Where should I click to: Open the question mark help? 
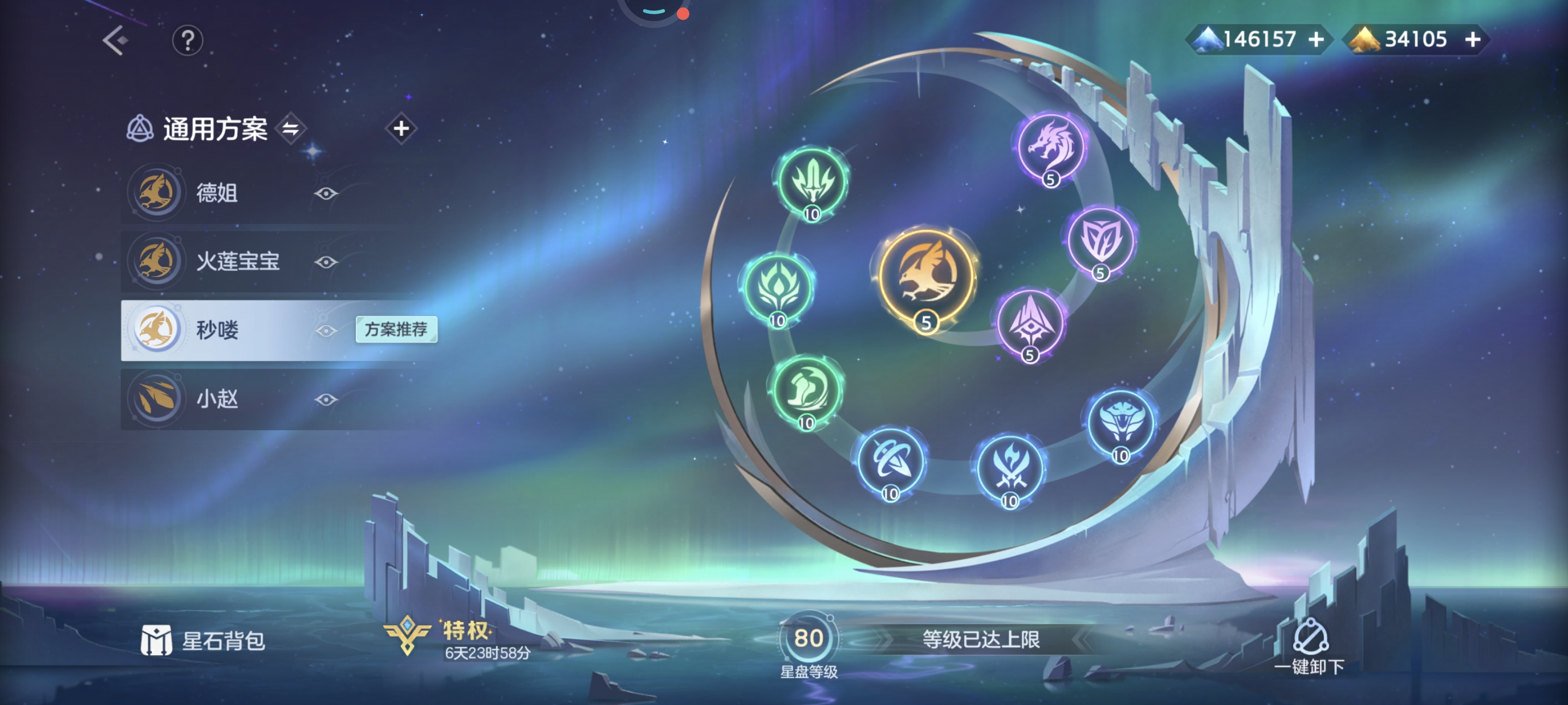click(188, 41)
